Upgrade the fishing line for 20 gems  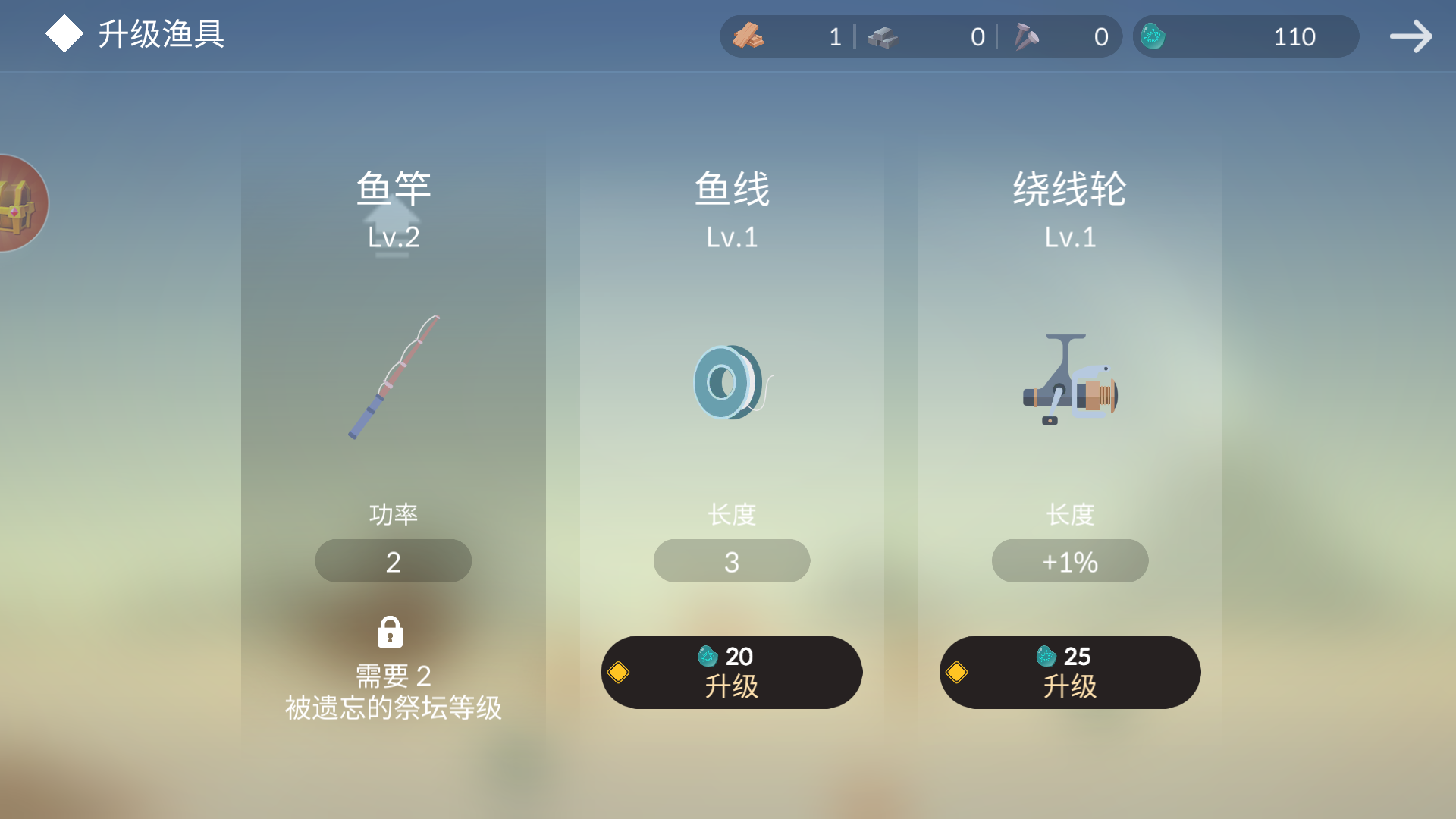pyautogui.click(x=730, y=672)
